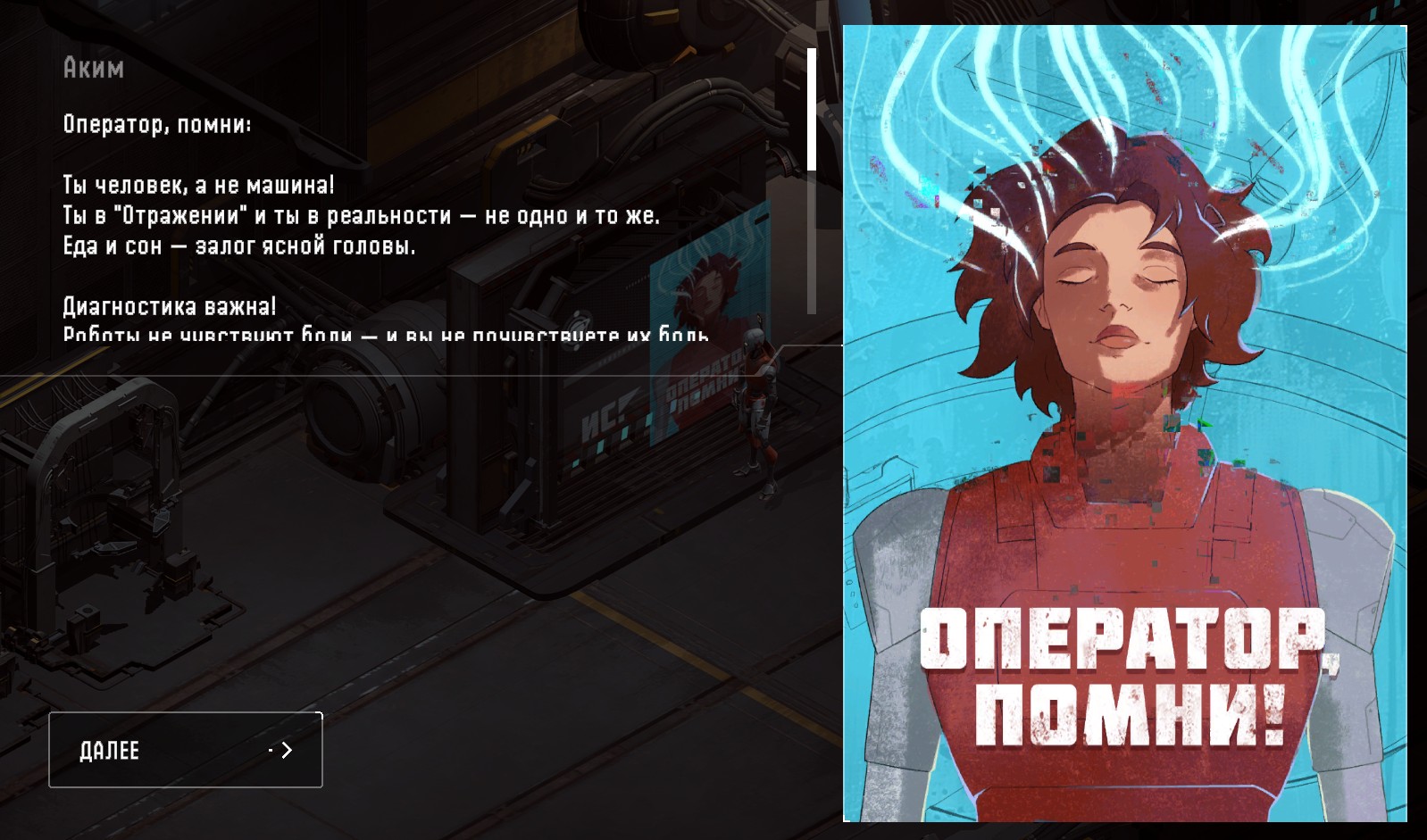Click the poster artwork thumbnail on the right
This screenshot has width=1427, height=840.
tap(1125, 420)
